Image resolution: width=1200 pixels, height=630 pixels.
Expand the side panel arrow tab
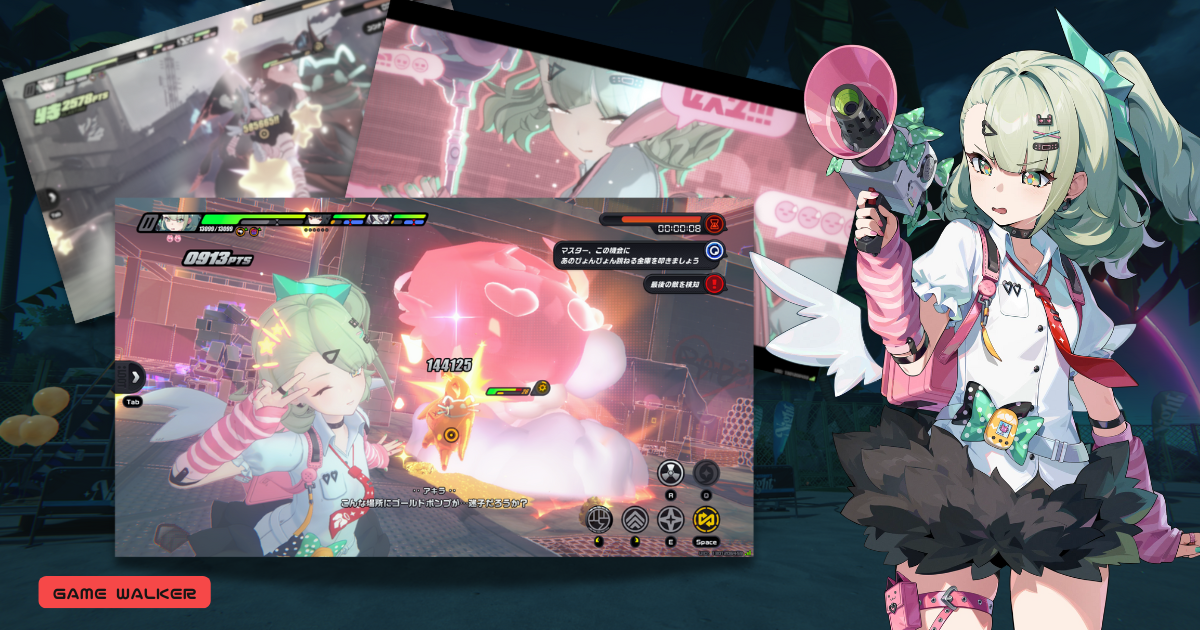133,378
